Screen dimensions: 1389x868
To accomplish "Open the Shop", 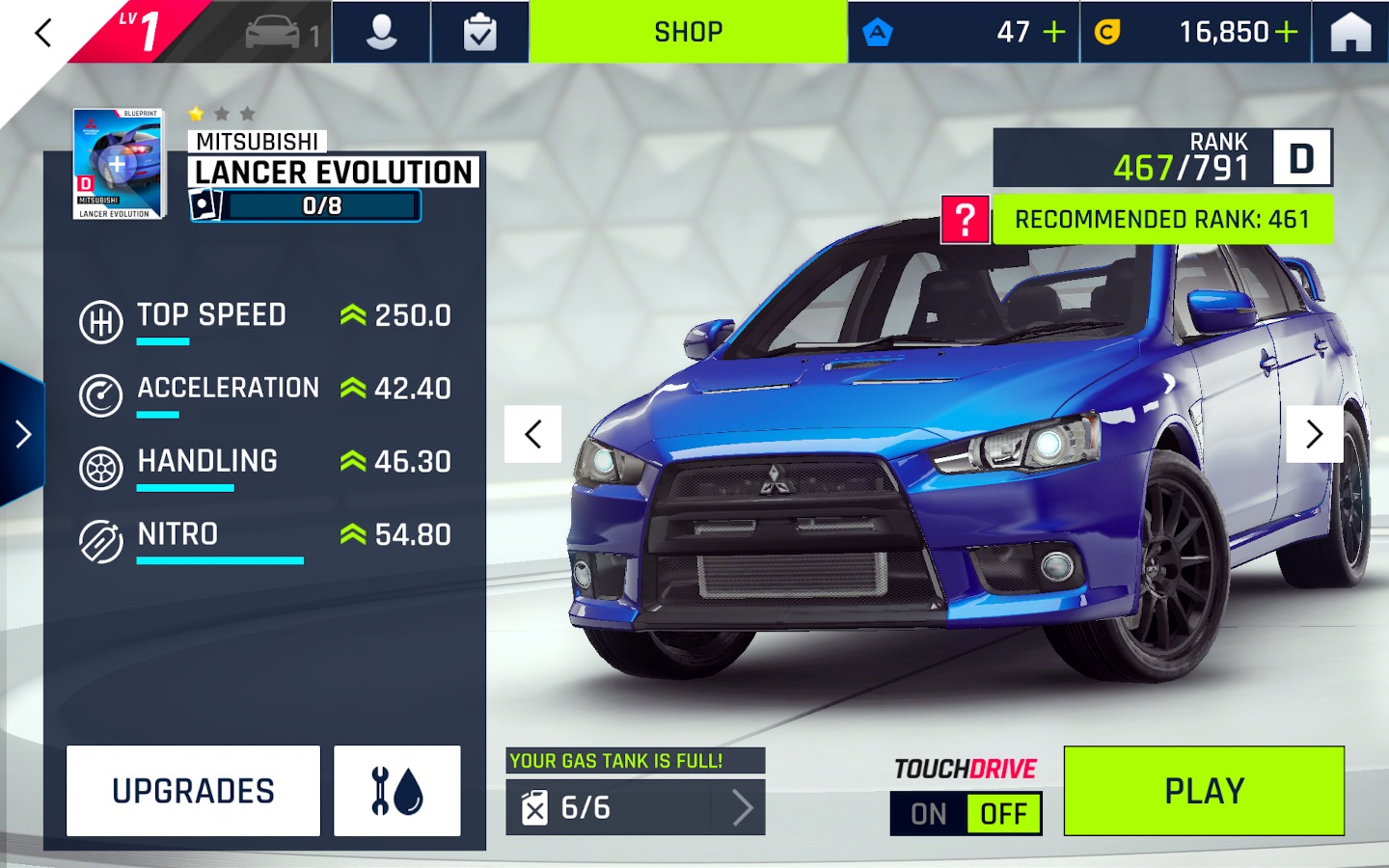I will click(x=688, y=33).
